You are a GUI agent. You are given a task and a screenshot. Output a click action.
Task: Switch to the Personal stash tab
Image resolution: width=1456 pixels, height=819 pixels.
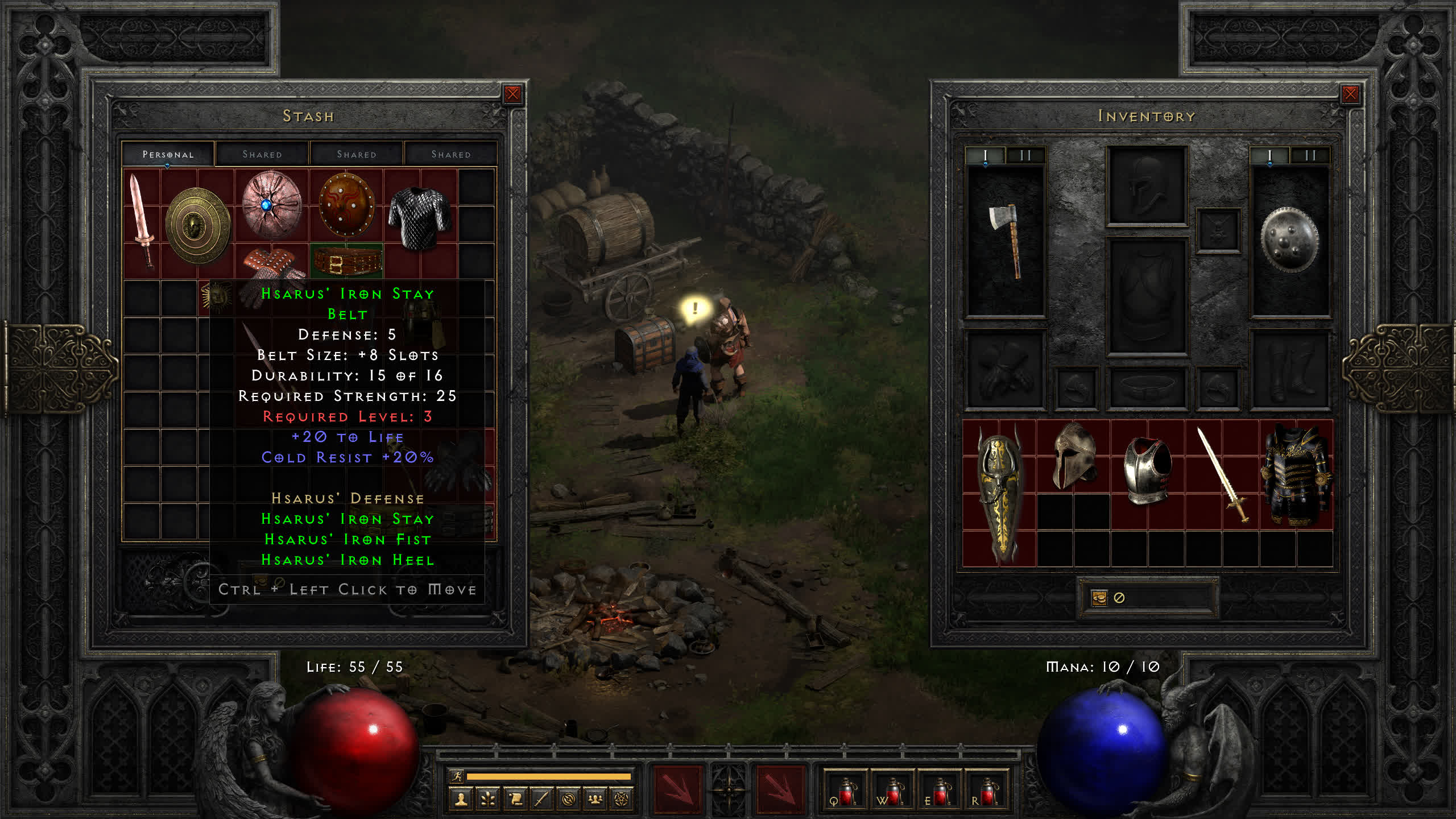pos(168,154)
